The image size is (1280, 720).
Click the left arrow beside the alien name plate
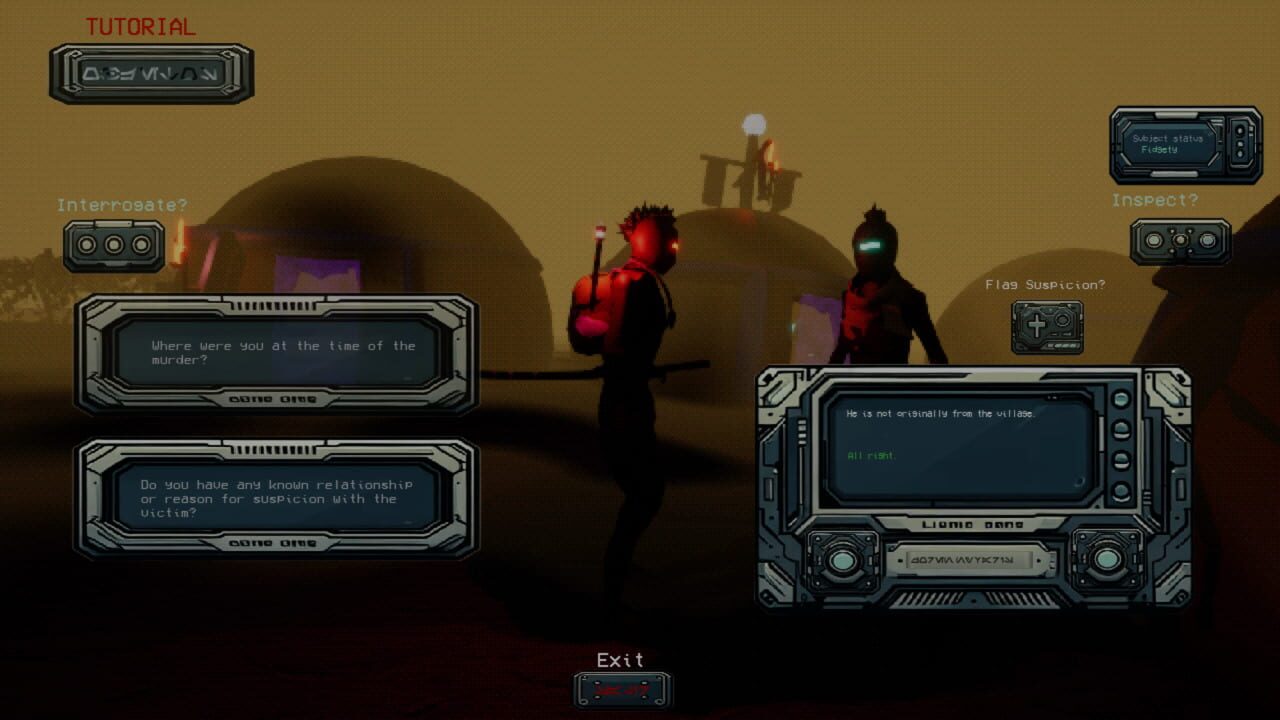click(900, 560)
